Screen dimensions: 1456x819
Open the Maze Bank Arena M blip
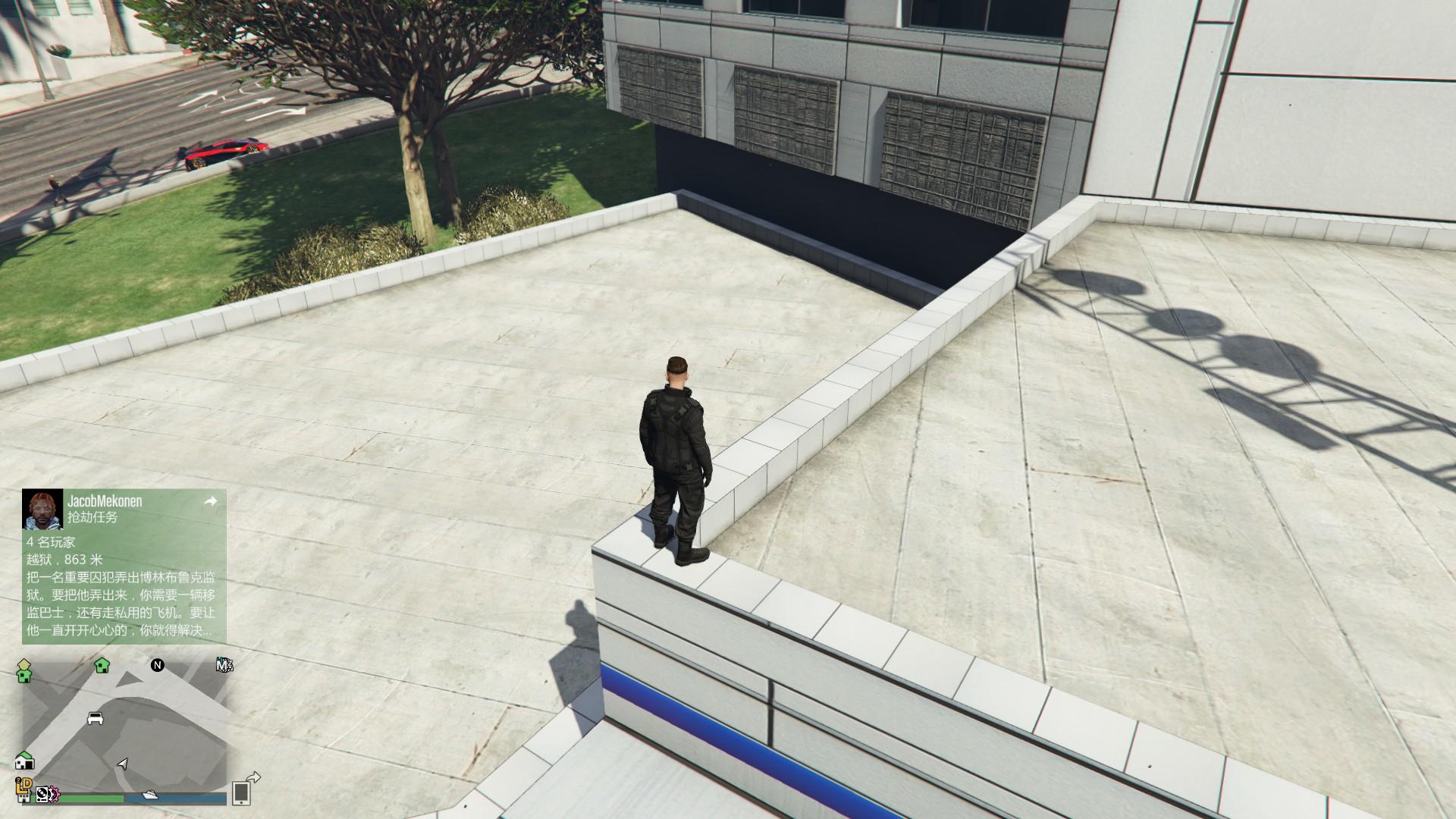pyautogui.click(x=224, y=666)
